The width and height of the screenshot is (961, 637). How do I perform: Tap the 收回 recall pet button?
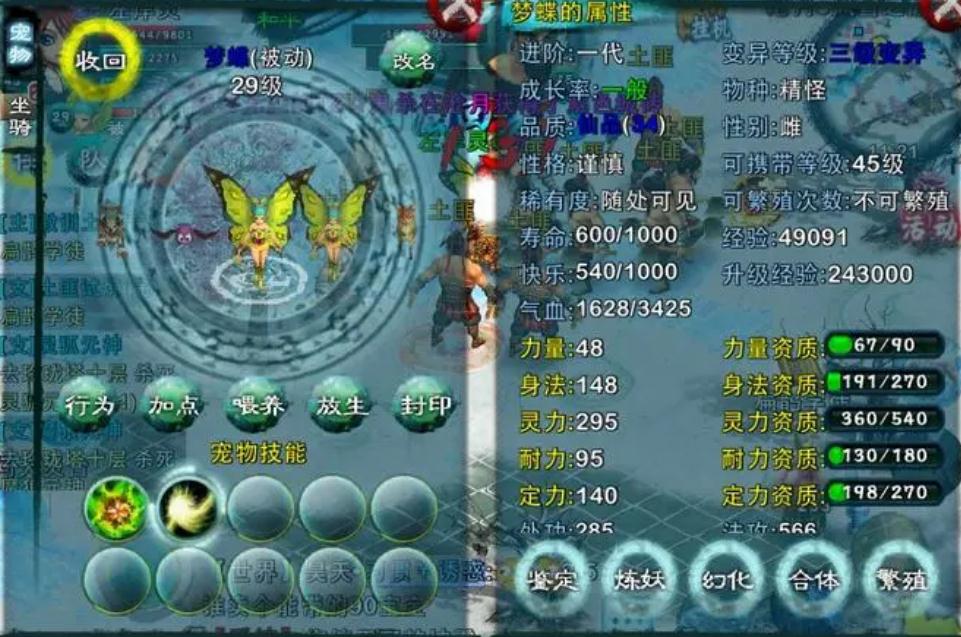(x=102, y=60)
